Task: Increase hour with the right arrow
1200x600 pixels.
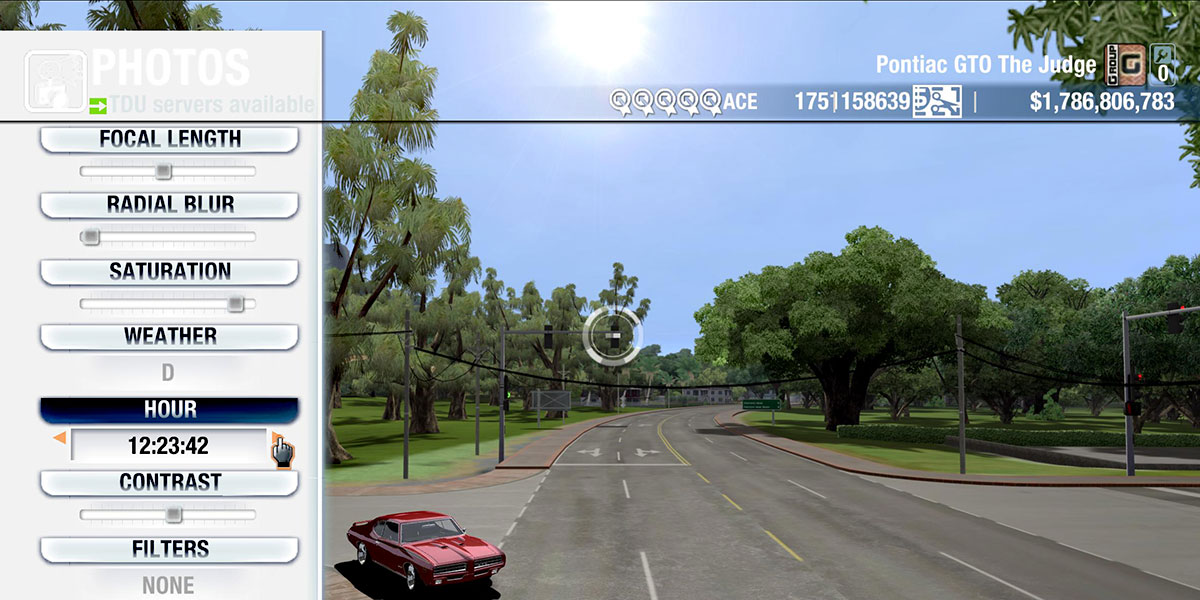Action: [276, 438]
